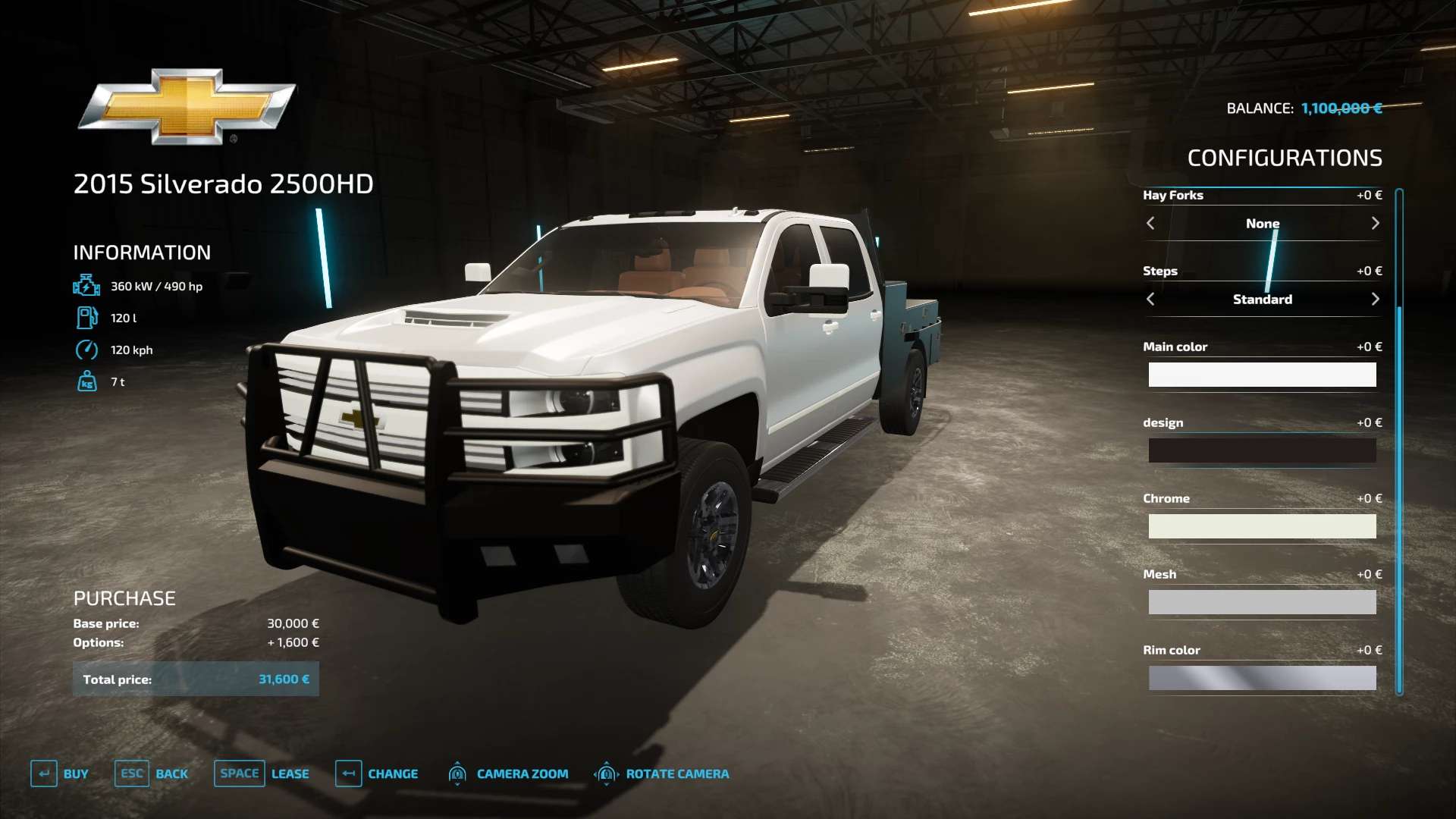
Task: Switch to next Steps option
Action: 1375,299
